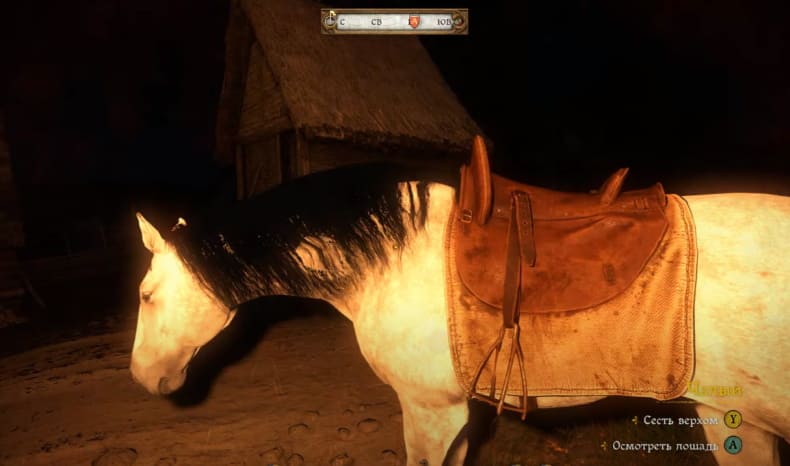This screenshot has width=790, height=466.
Task: Choose the "Сесть верхом" interaction option
Action: [680, 420]
